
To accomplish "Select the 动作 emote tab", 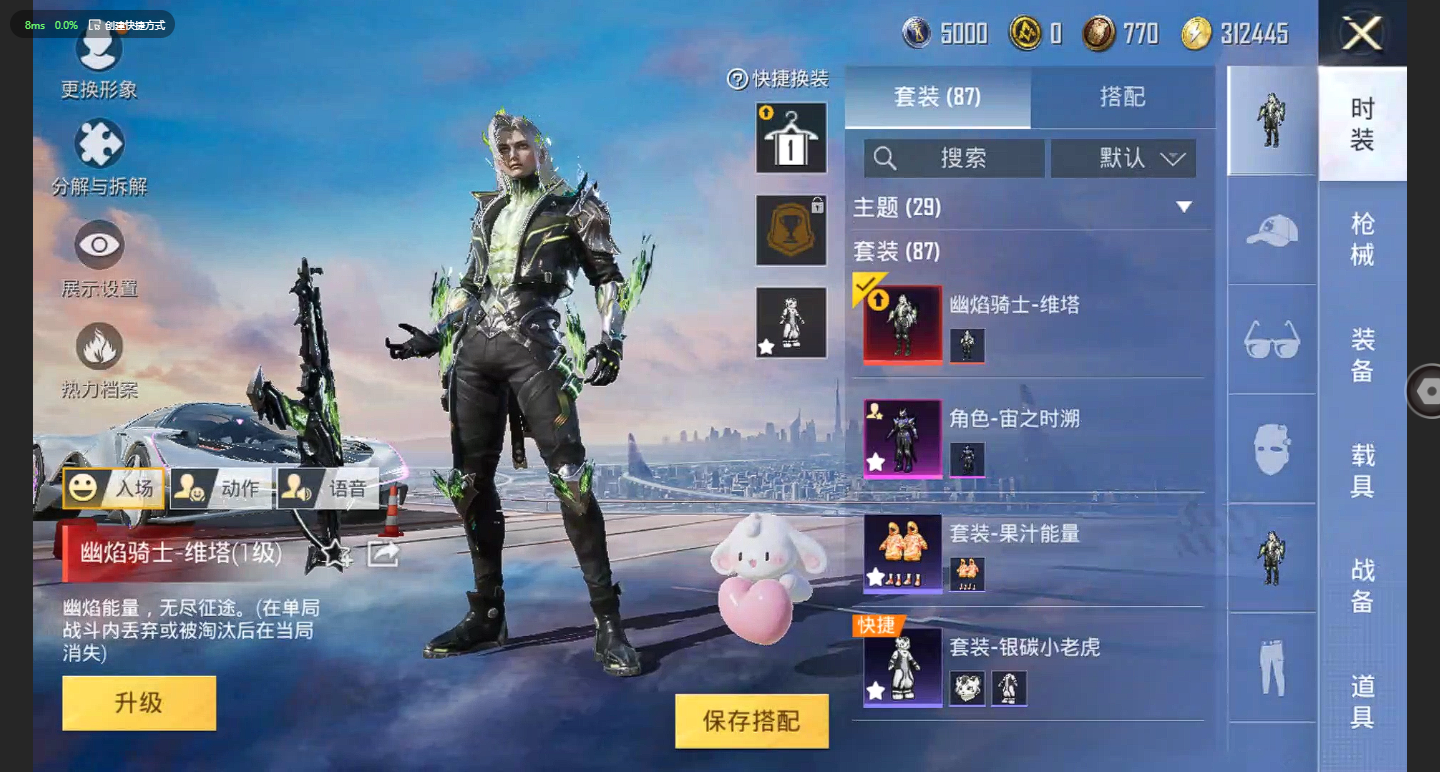I will click(222, 488).
